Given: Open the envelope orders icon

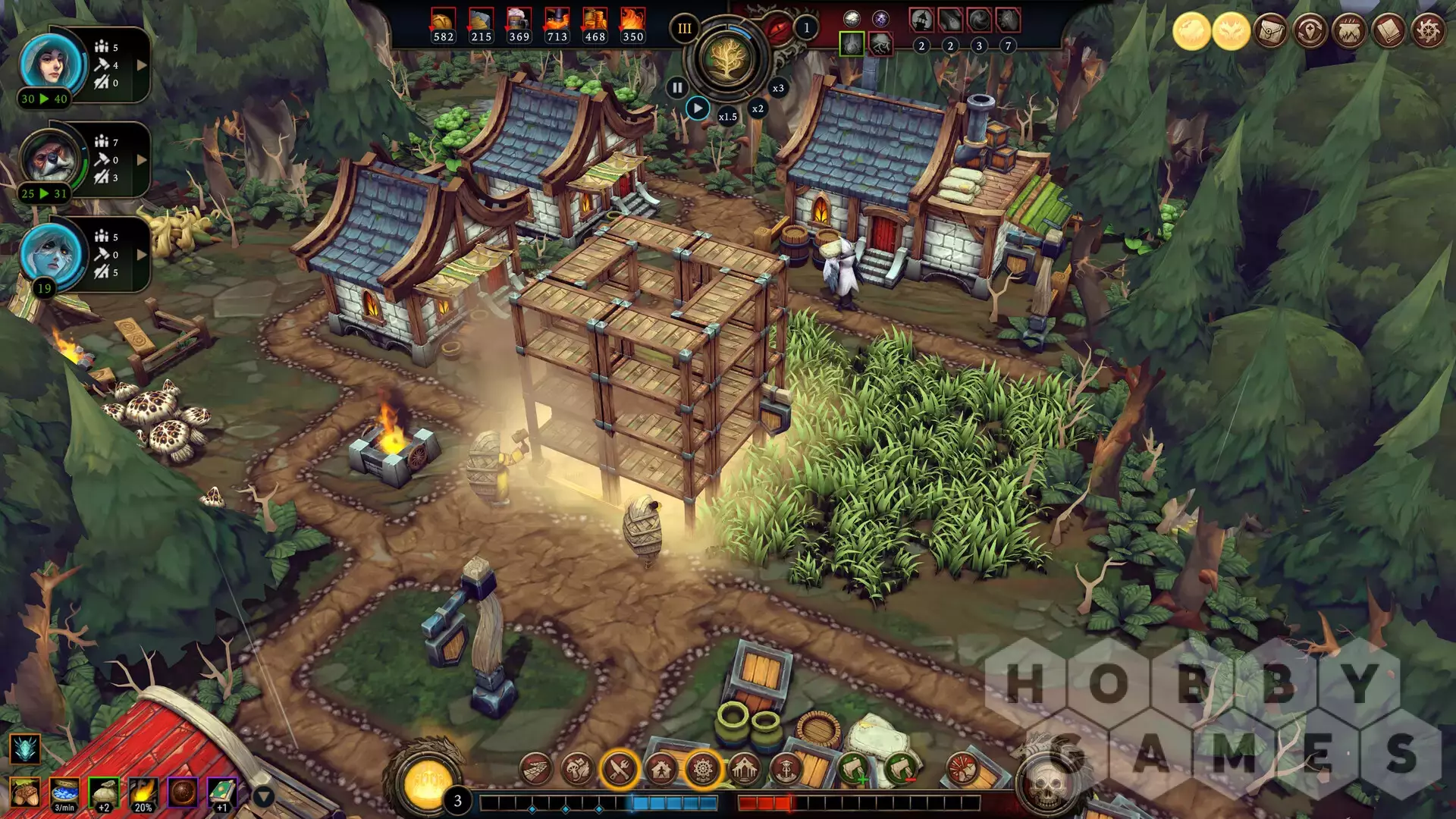Looking at the screenshot, I should (x=1270, y=32).
